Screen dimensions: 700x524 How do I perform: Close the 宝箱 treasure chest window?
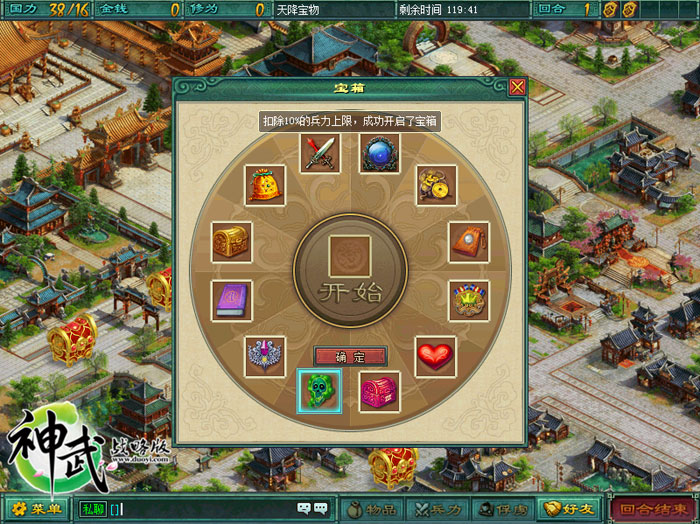pyautogui.click(x=517, y=87)
